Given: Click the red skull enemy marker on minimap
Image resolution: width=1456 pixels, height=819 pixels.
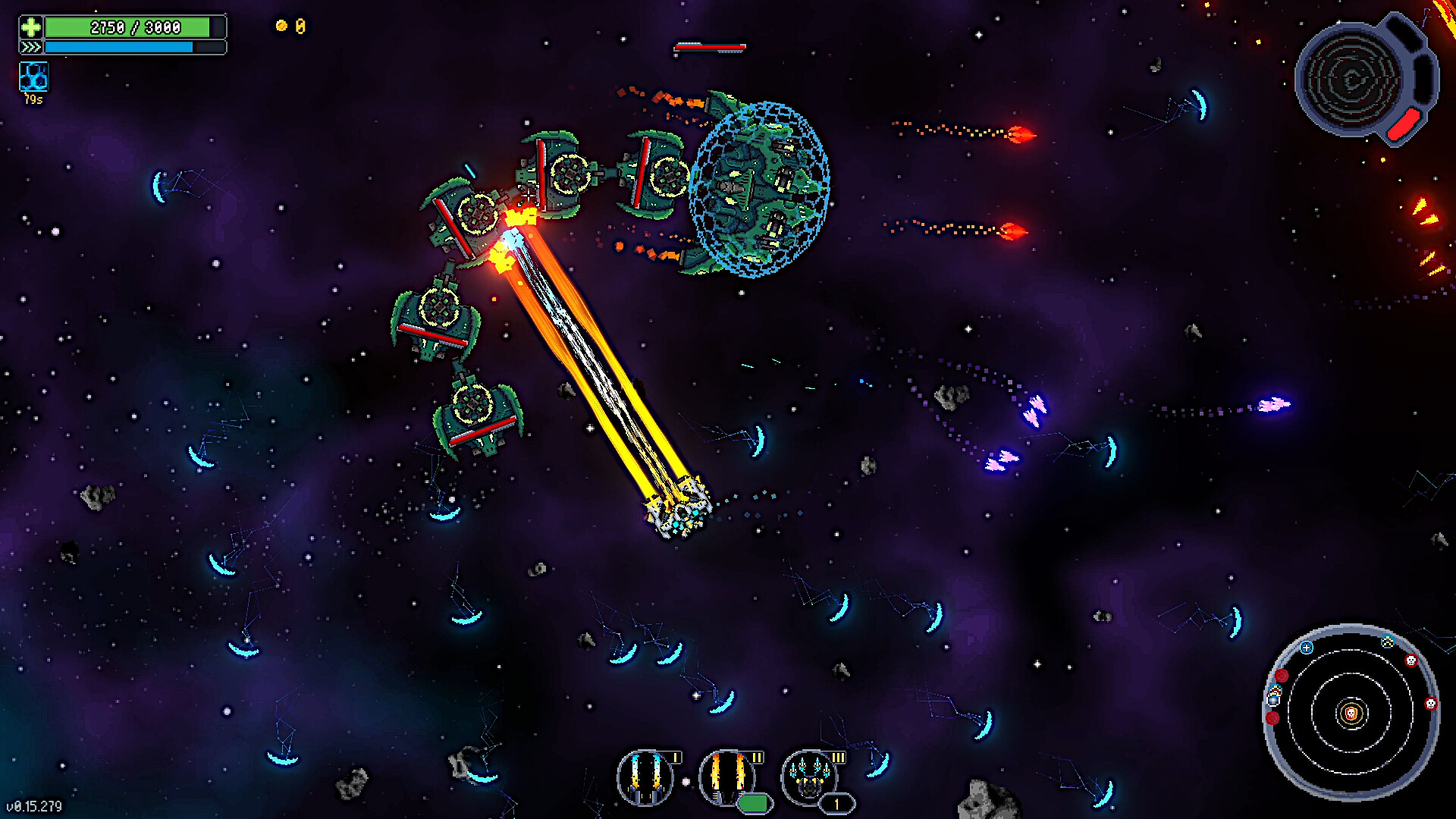Looking at the screenshot, I should [1411, 661].
